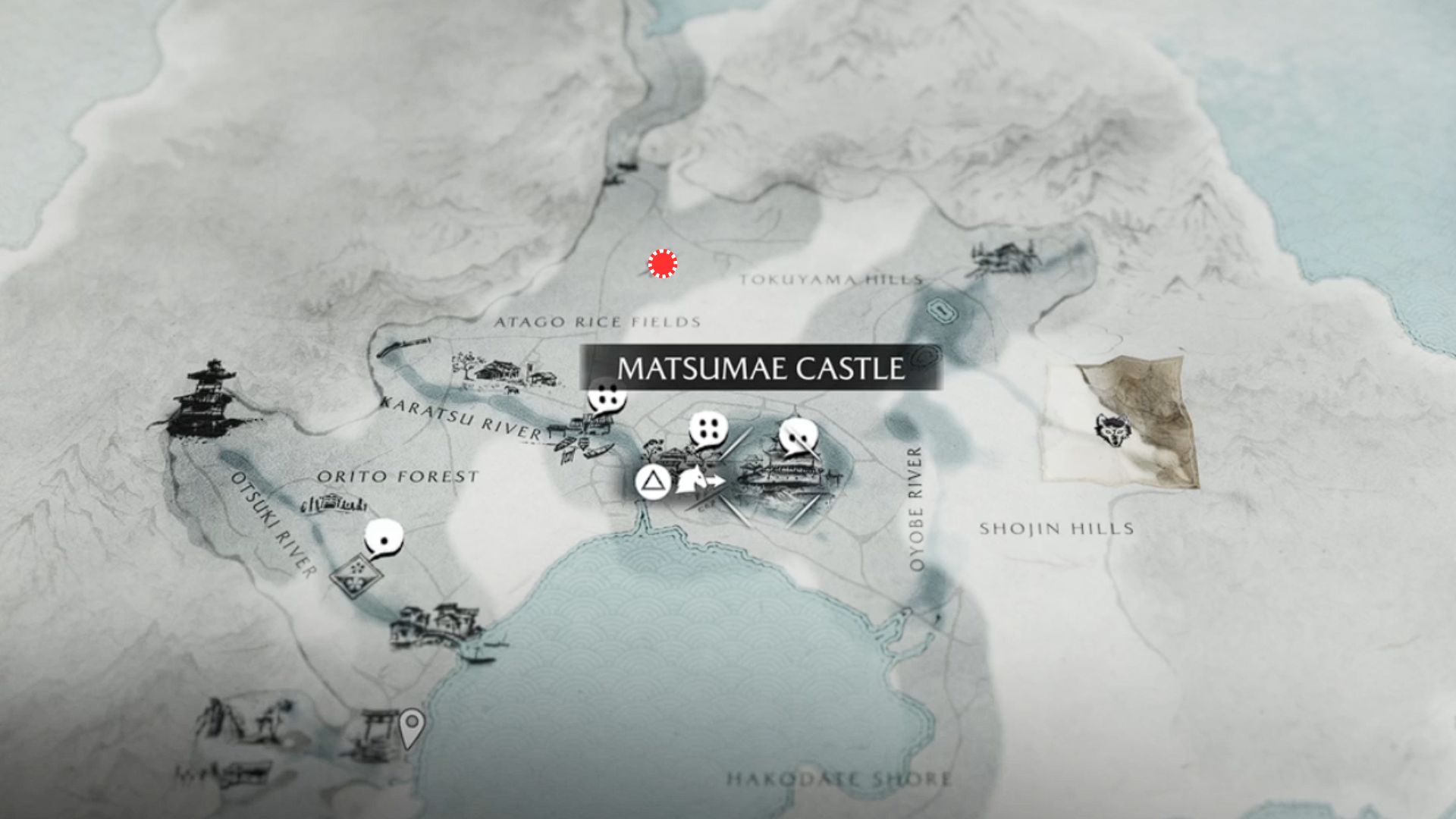Choose the speech bubble above the castle
The width and height of the screenshot is (1456, 819).
(798, 438)
